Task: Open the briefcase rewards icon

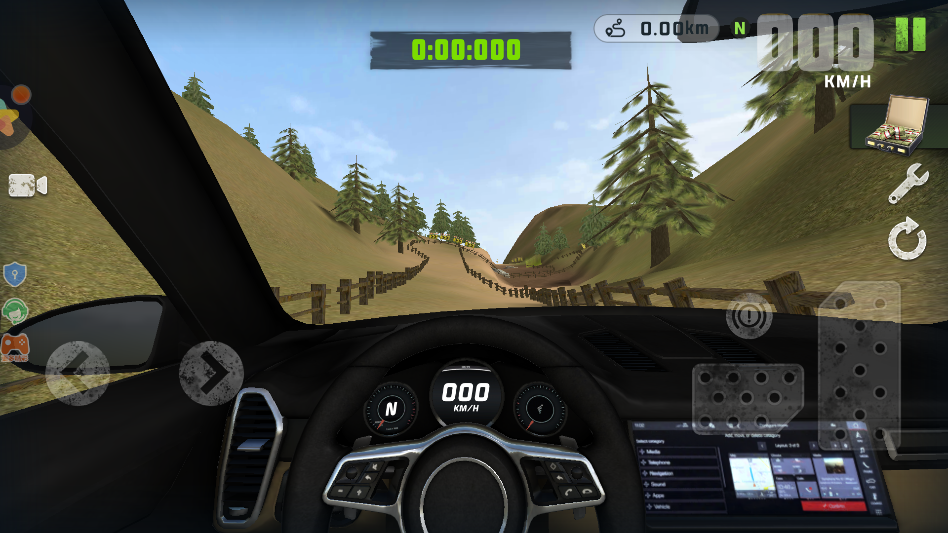Action: [x=886, y=127]
